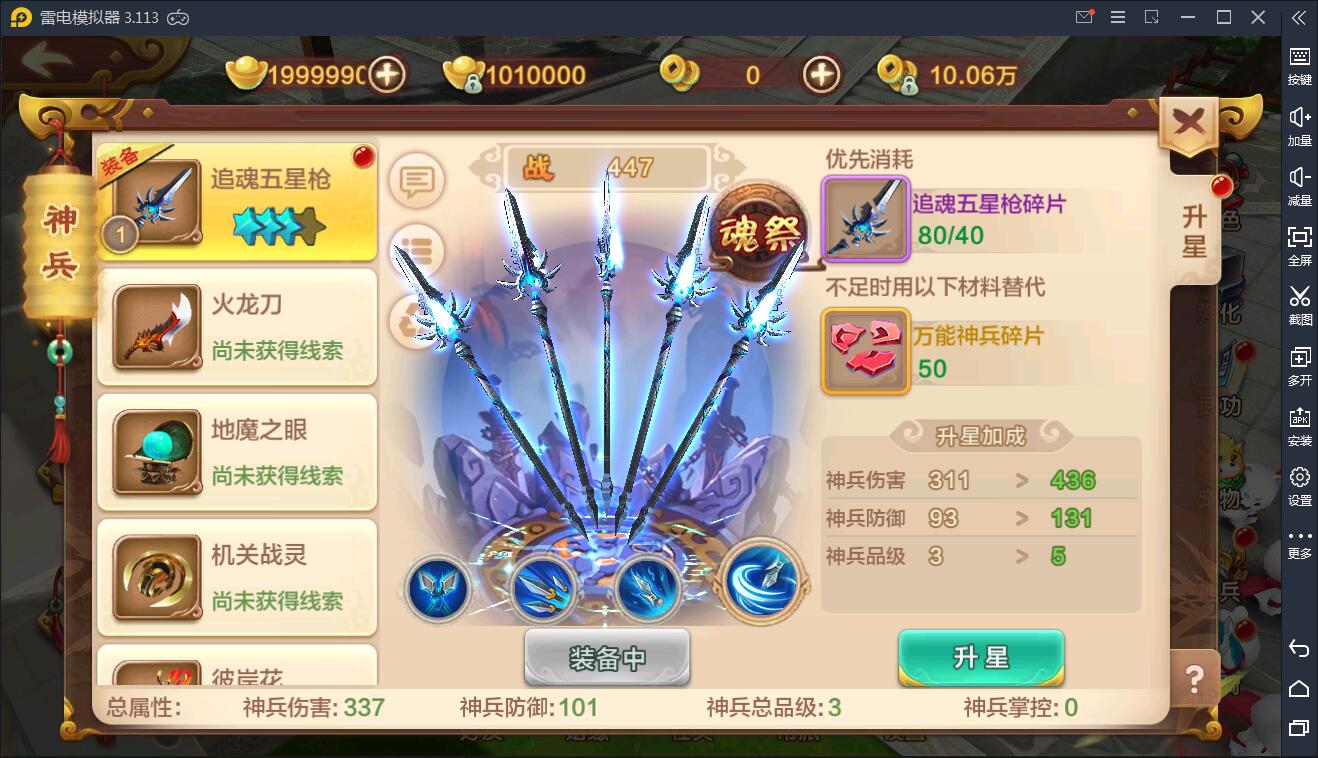Open the chat bubble icon beside the spear
Viewport: 1318px width, 758px height.
coord(415,179)
